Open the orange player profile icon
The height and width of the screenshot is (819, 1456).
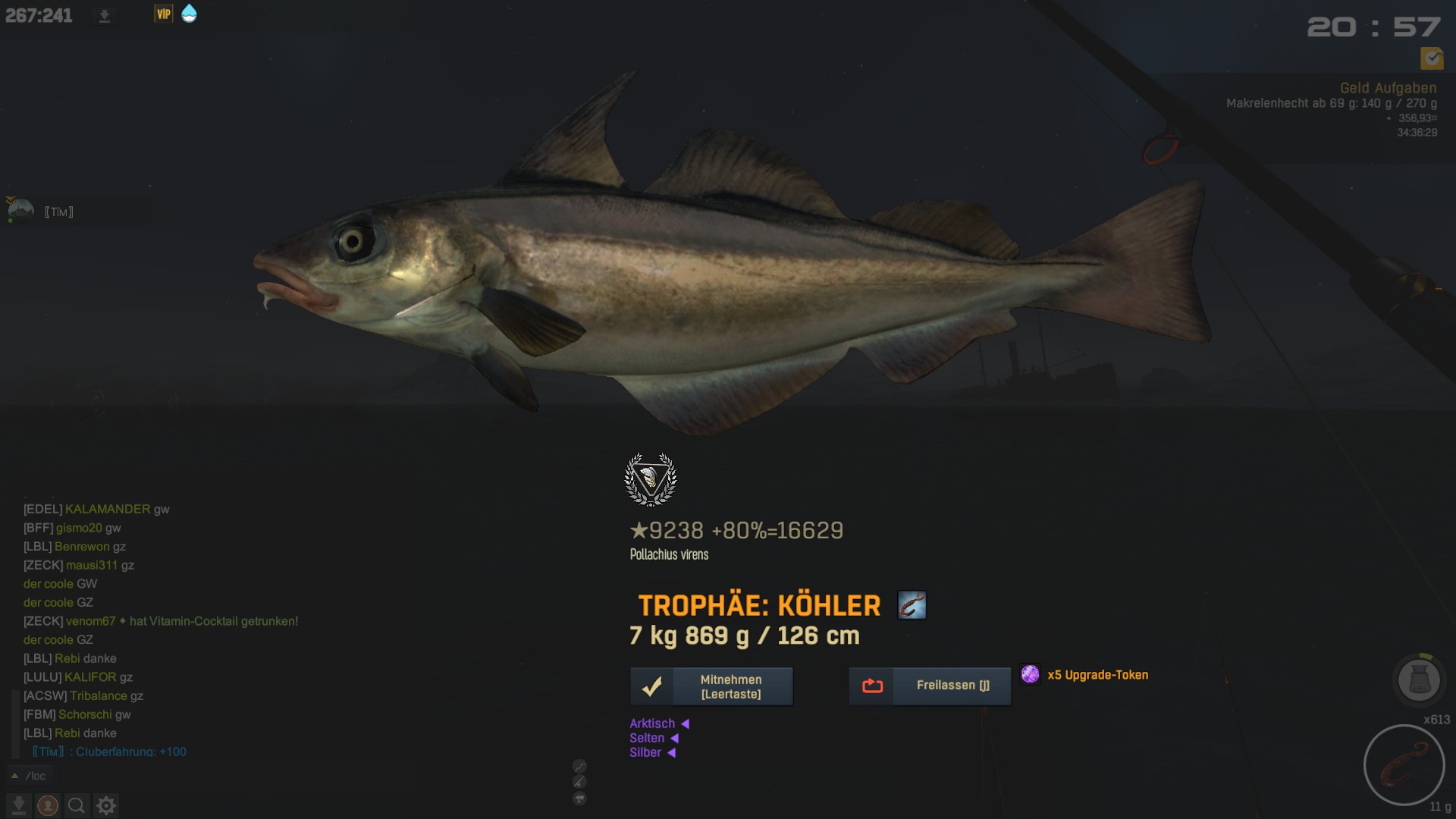pyautogui.click(x=48, y=805)
